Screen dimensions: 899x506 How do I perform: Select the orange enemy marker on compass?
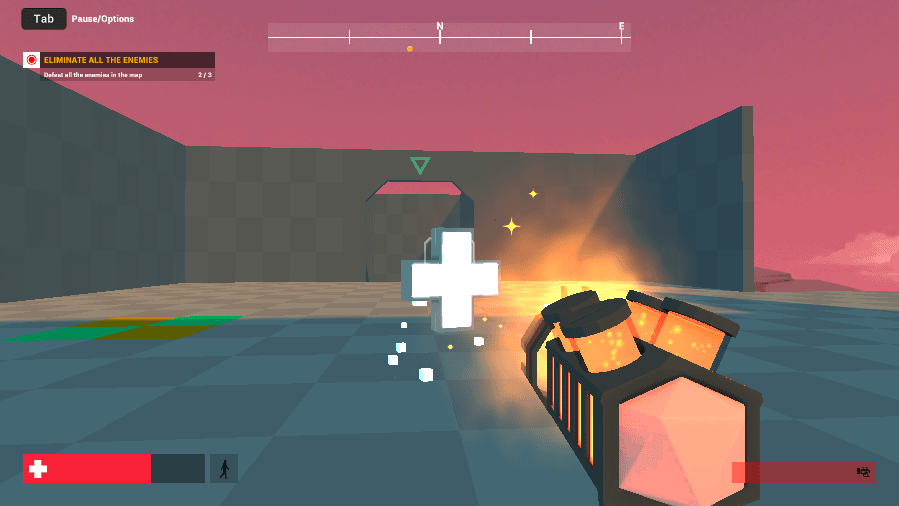point(409,48)
